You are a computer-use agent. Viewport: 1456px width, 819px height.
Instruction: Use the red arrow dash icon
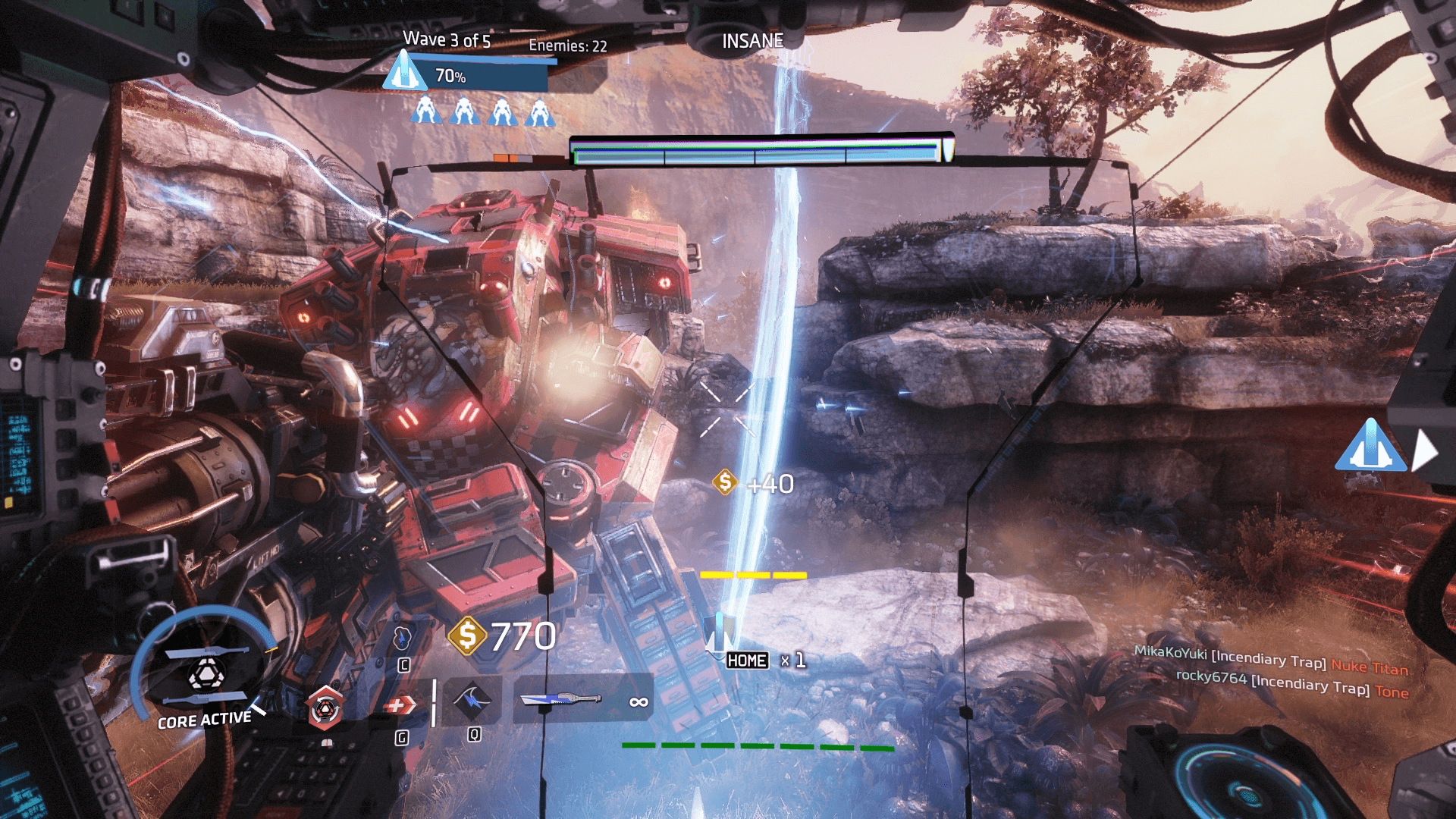click(400, 706)
